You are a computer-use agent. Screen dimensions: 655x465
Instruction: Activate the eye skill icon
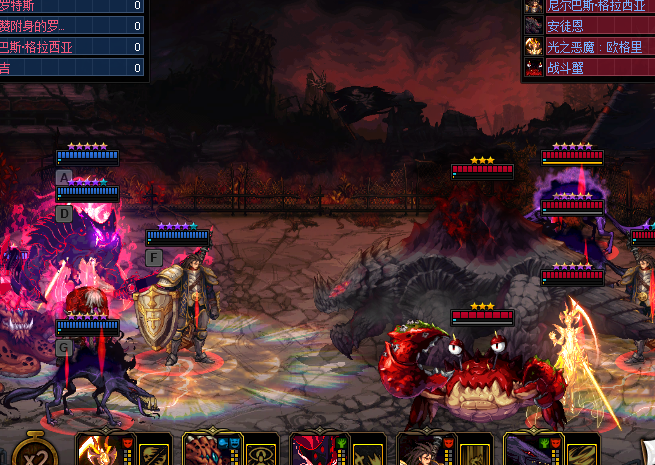point(261,453)
